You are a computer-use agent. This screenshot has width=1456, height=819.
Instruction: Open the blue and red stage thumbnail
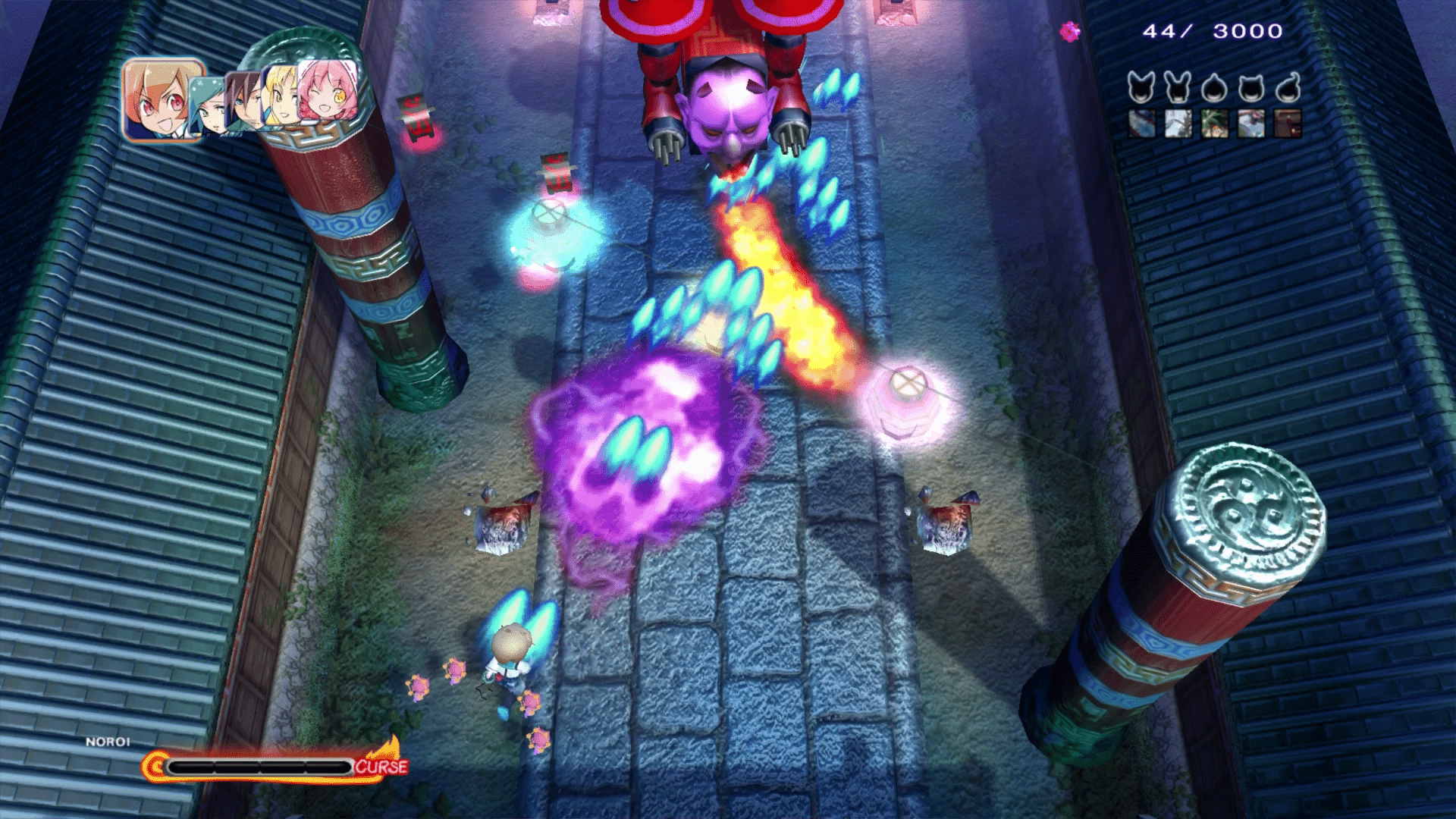point(1141,124)
